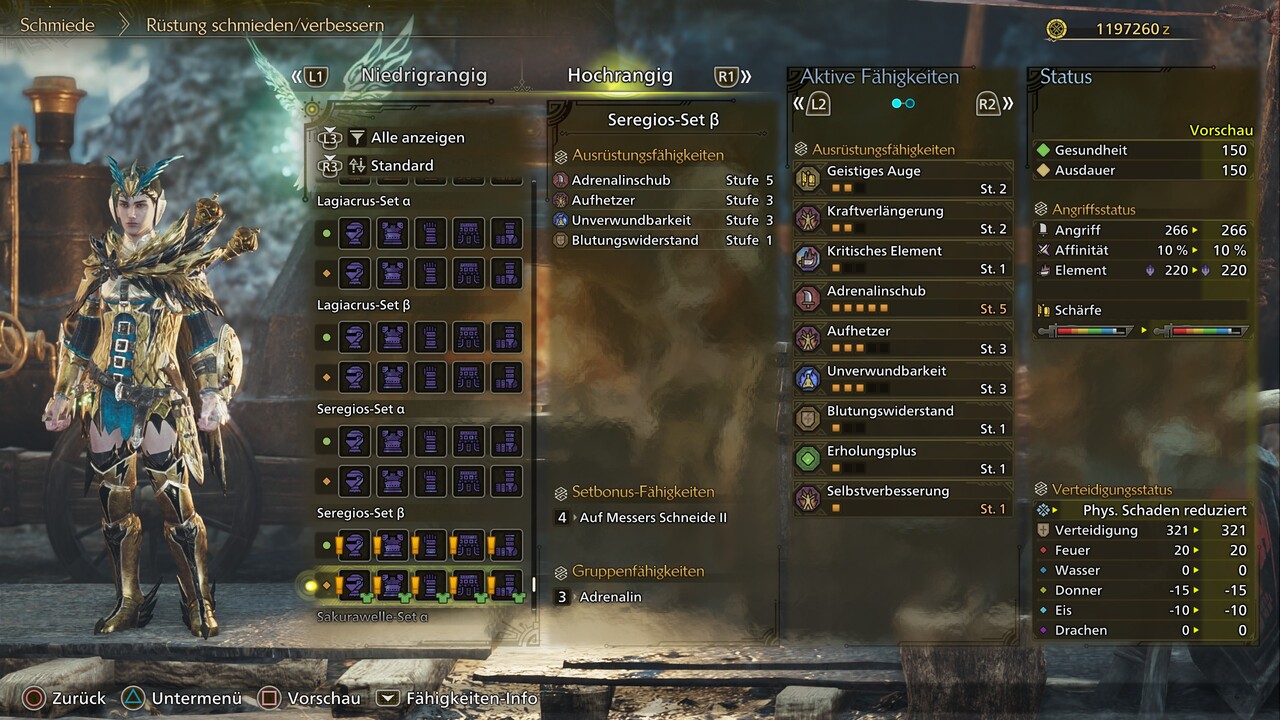Switch to the Niedrigrangig tab
This screenshot has width=1280, height=720.
(424, 76)
